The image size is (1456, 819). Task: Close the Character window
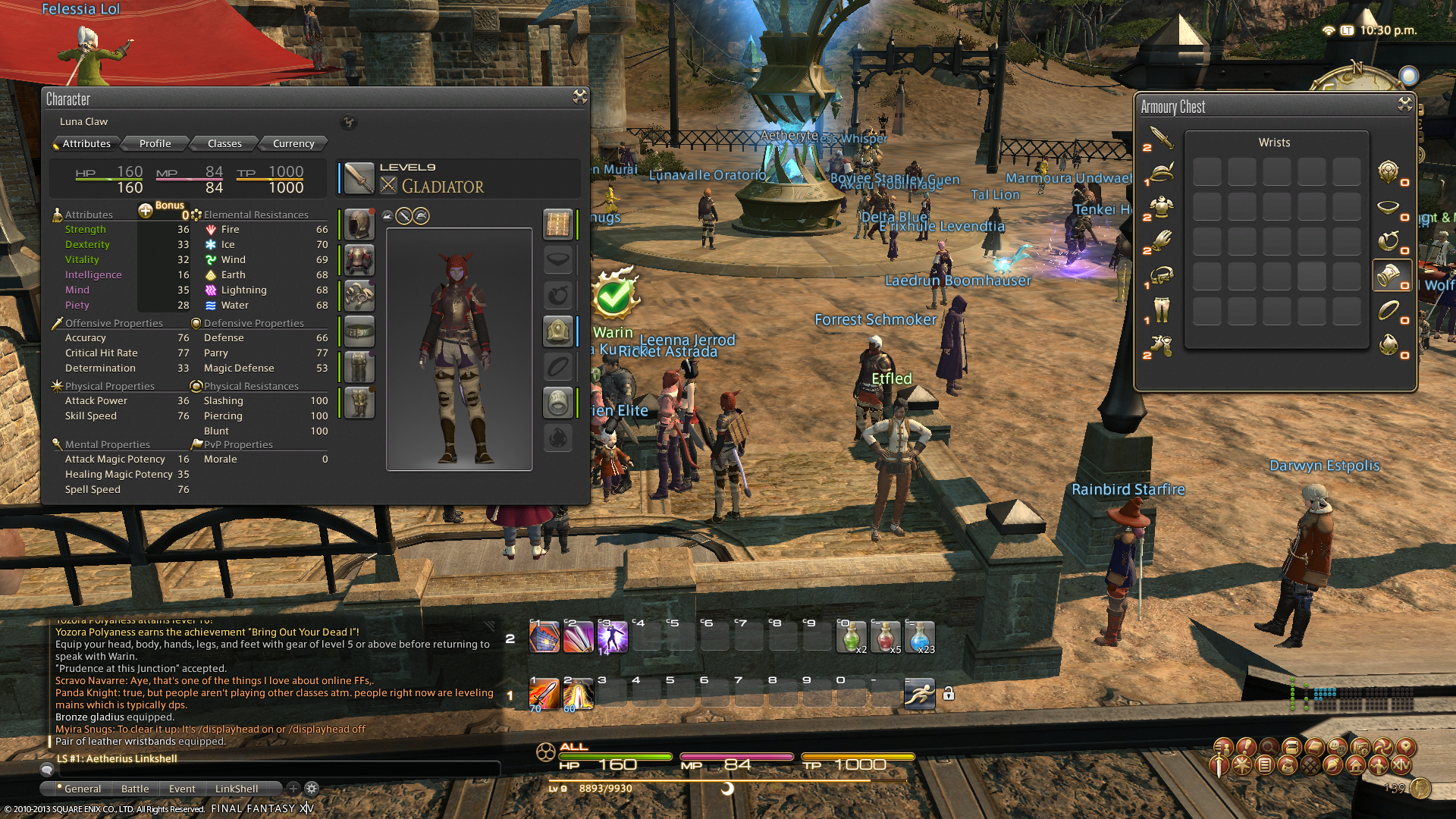(x=580, y=96)
